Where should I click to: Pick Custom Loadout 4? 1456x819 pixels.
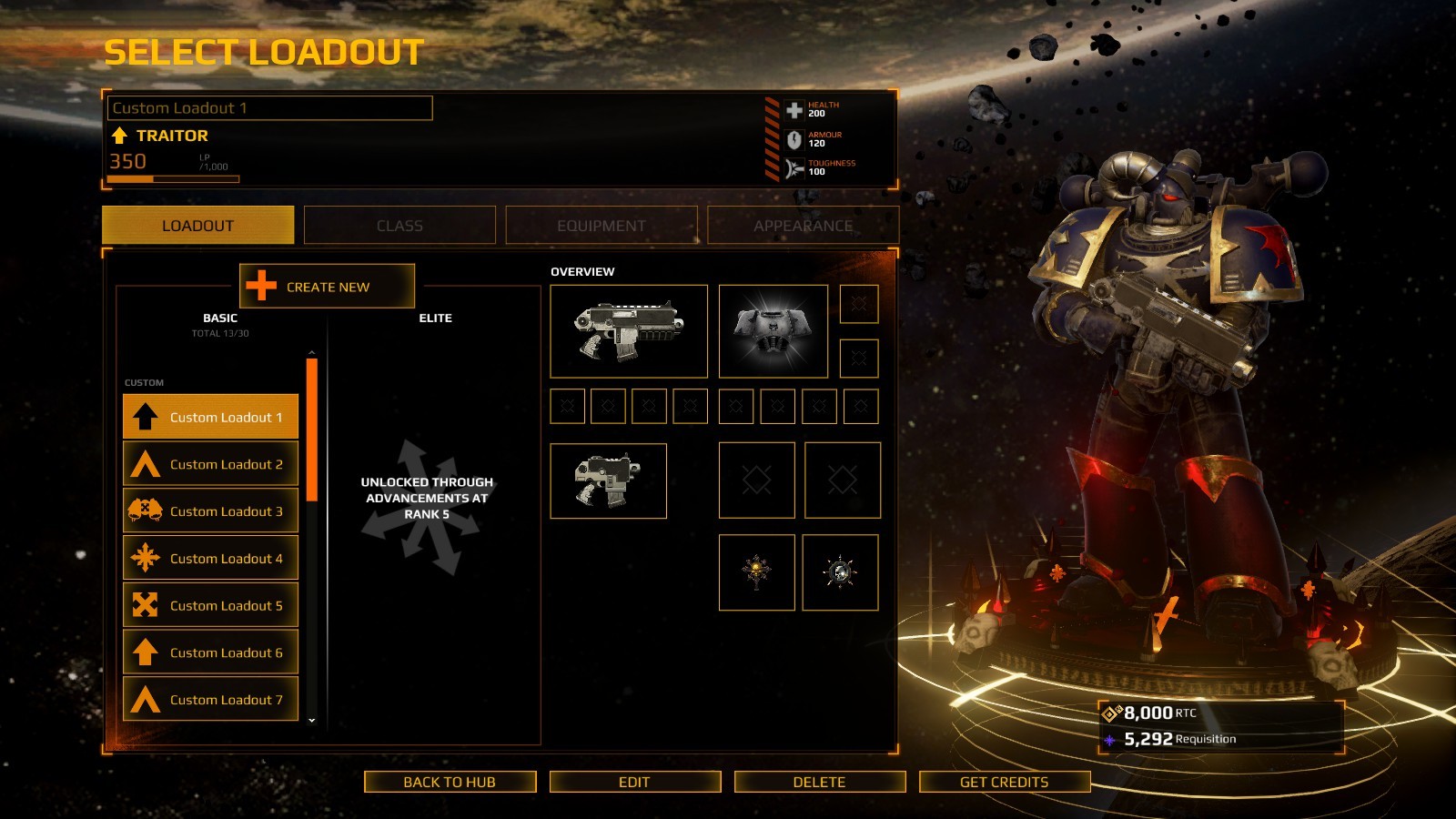pyautogui.click(x=210, y=558)
